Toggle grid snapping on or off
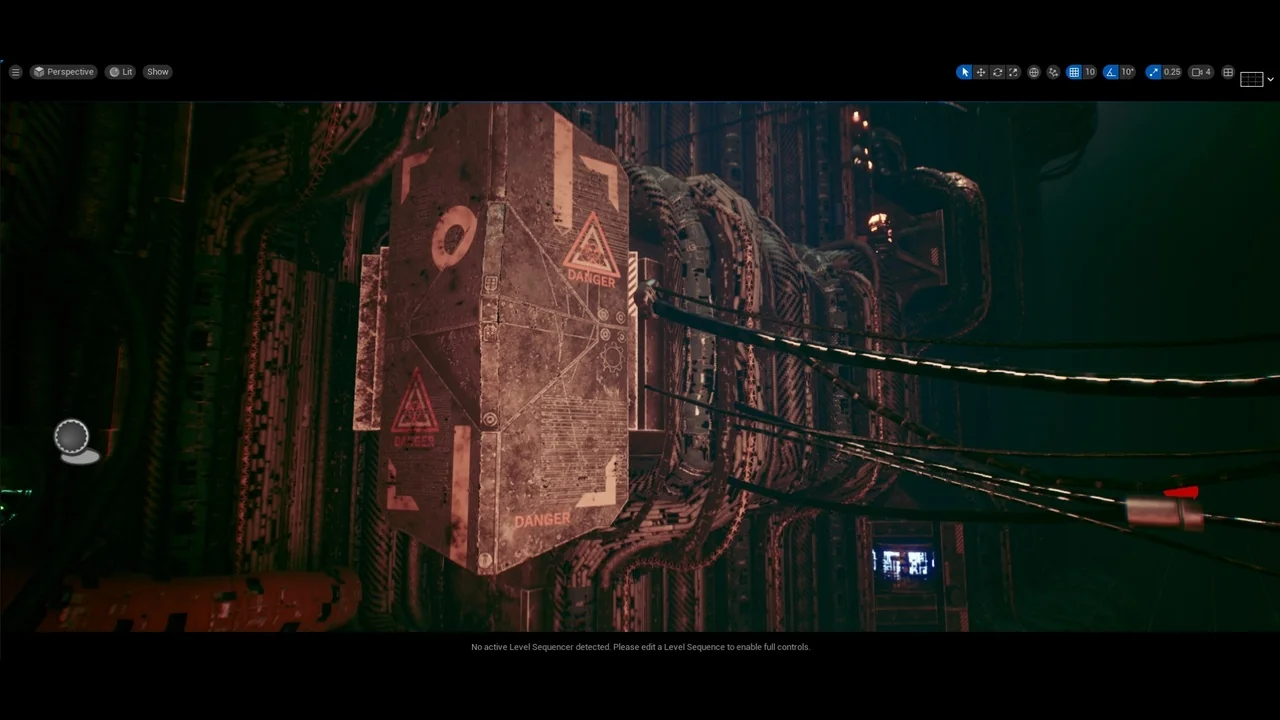1280x720 pixels. tap(1074, 71)
